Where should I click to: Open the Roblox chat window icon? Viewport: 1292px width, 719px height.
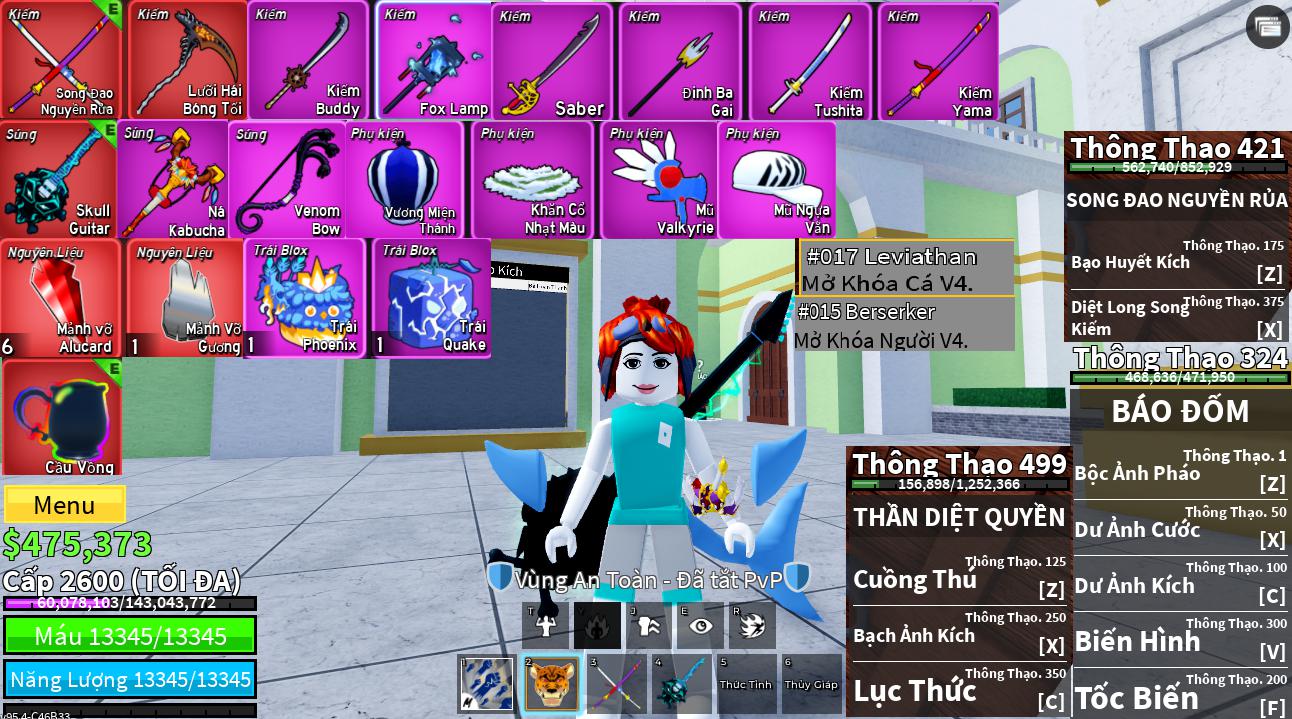pos(1268,27)
